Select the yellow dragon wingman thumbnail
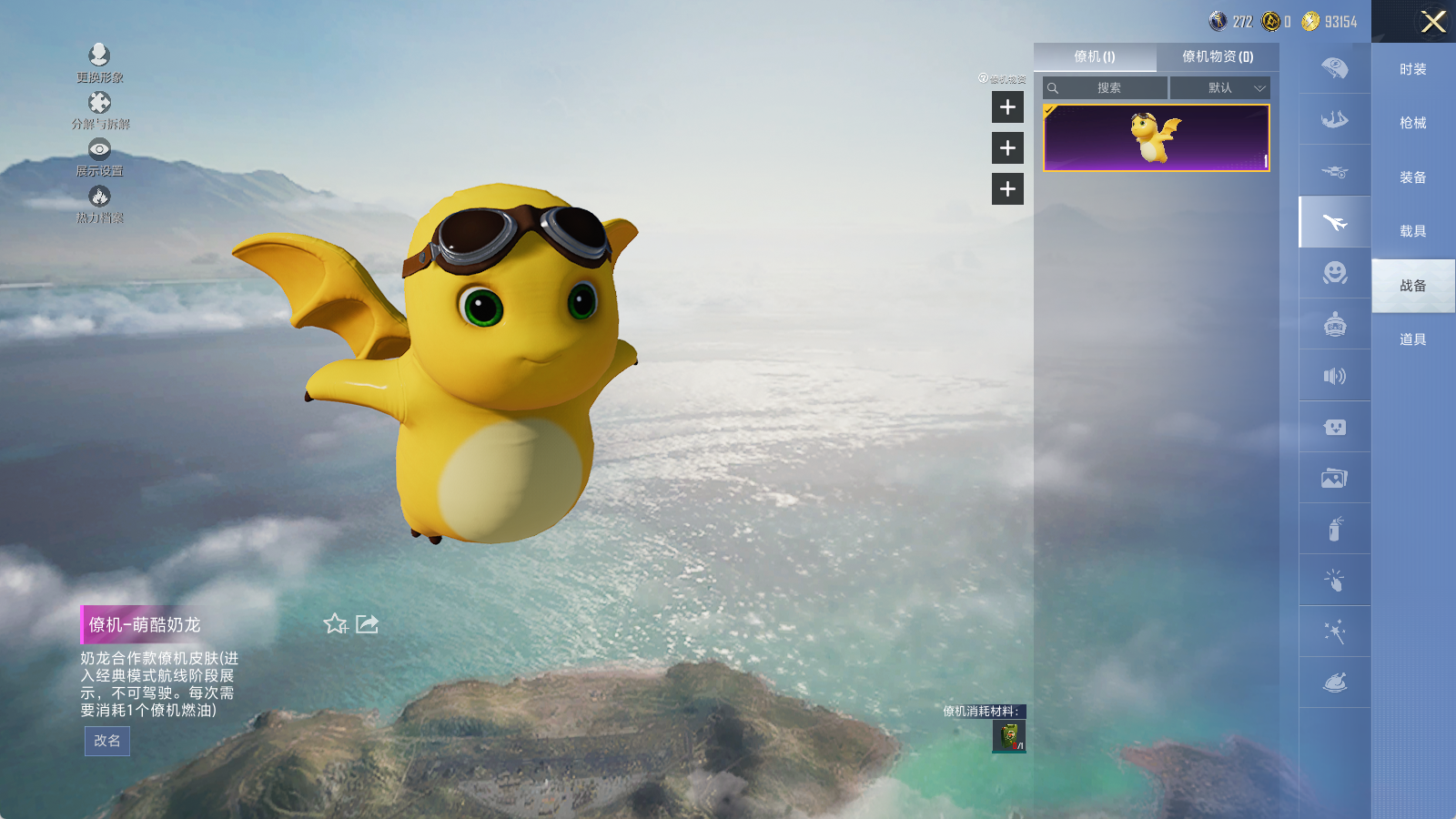Screen dimensions: 1456x819 click(1156, 138)
